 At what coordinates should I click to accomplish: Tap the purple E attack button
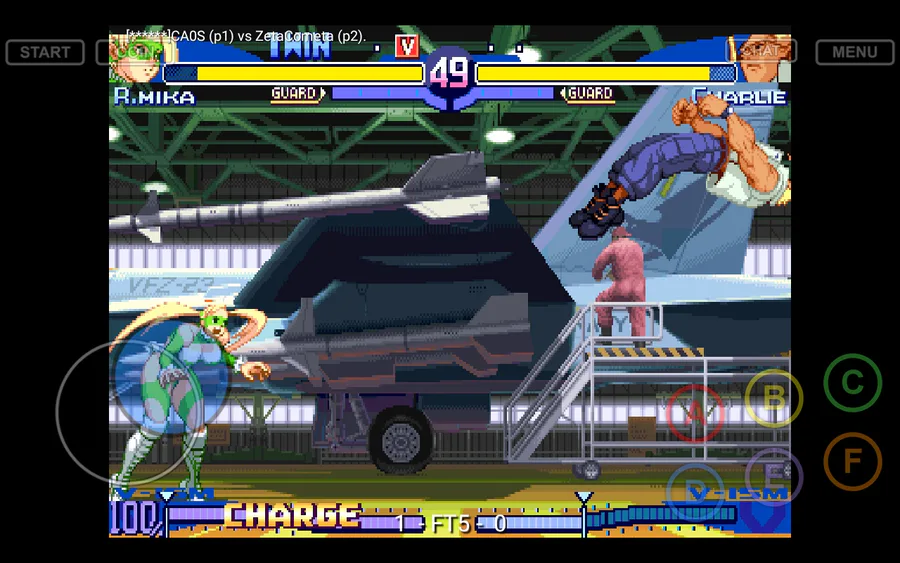[773, 476]
